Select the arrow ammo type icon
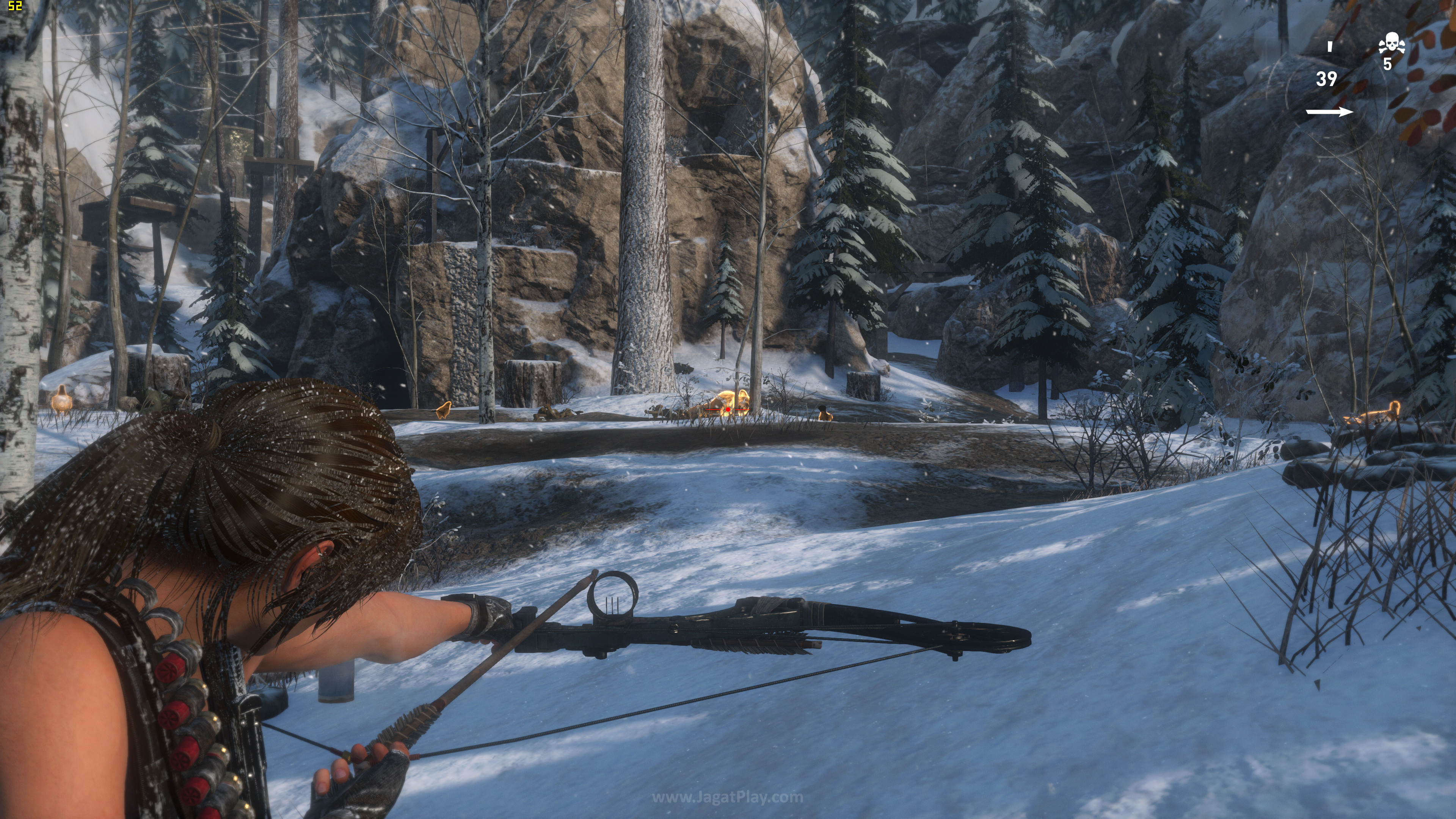The width and height of the screenshot is (1456, 819). [1329, 112]
